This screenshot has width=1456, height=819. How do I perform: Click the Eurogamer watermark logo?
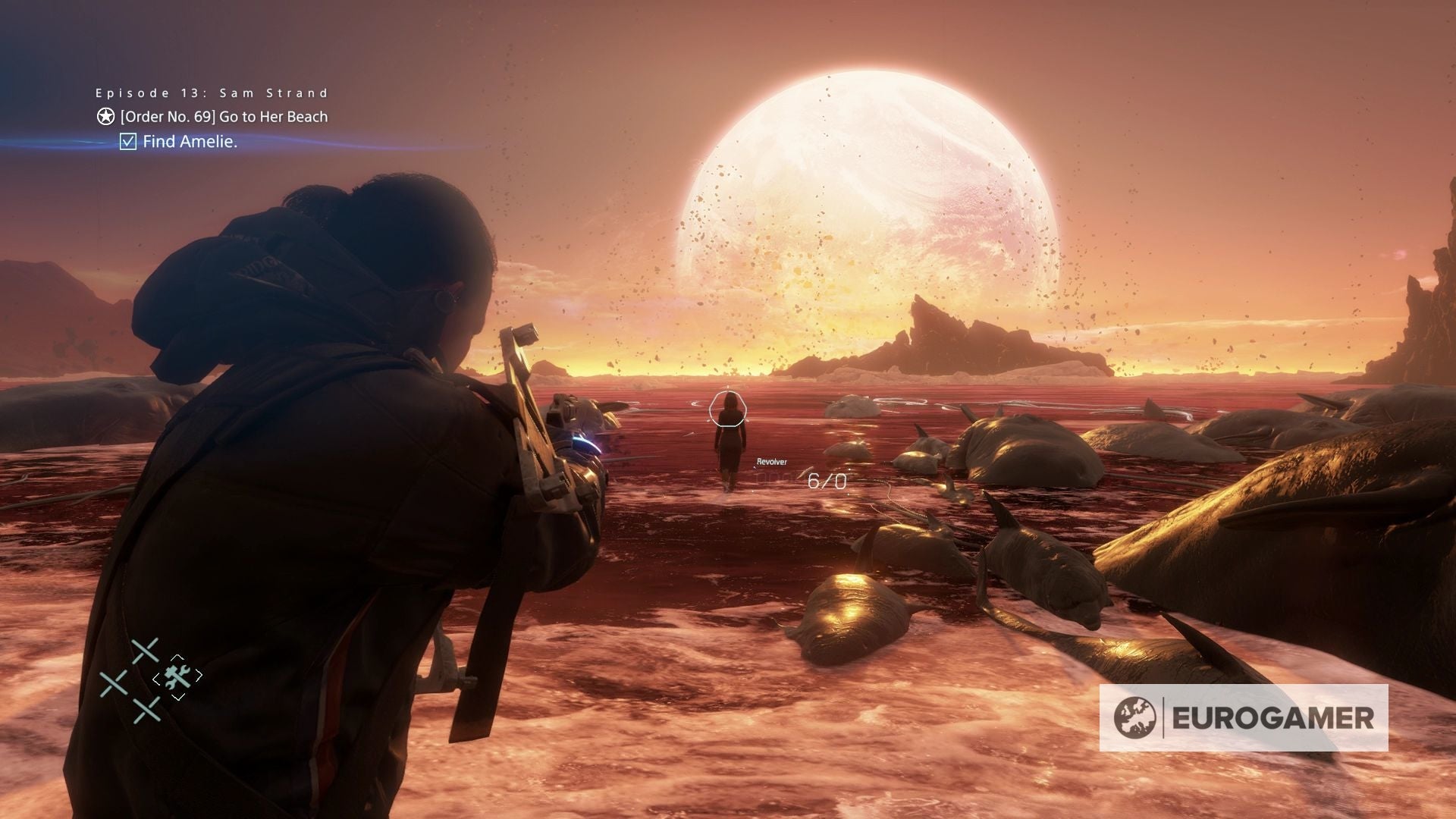point(1243,717)
